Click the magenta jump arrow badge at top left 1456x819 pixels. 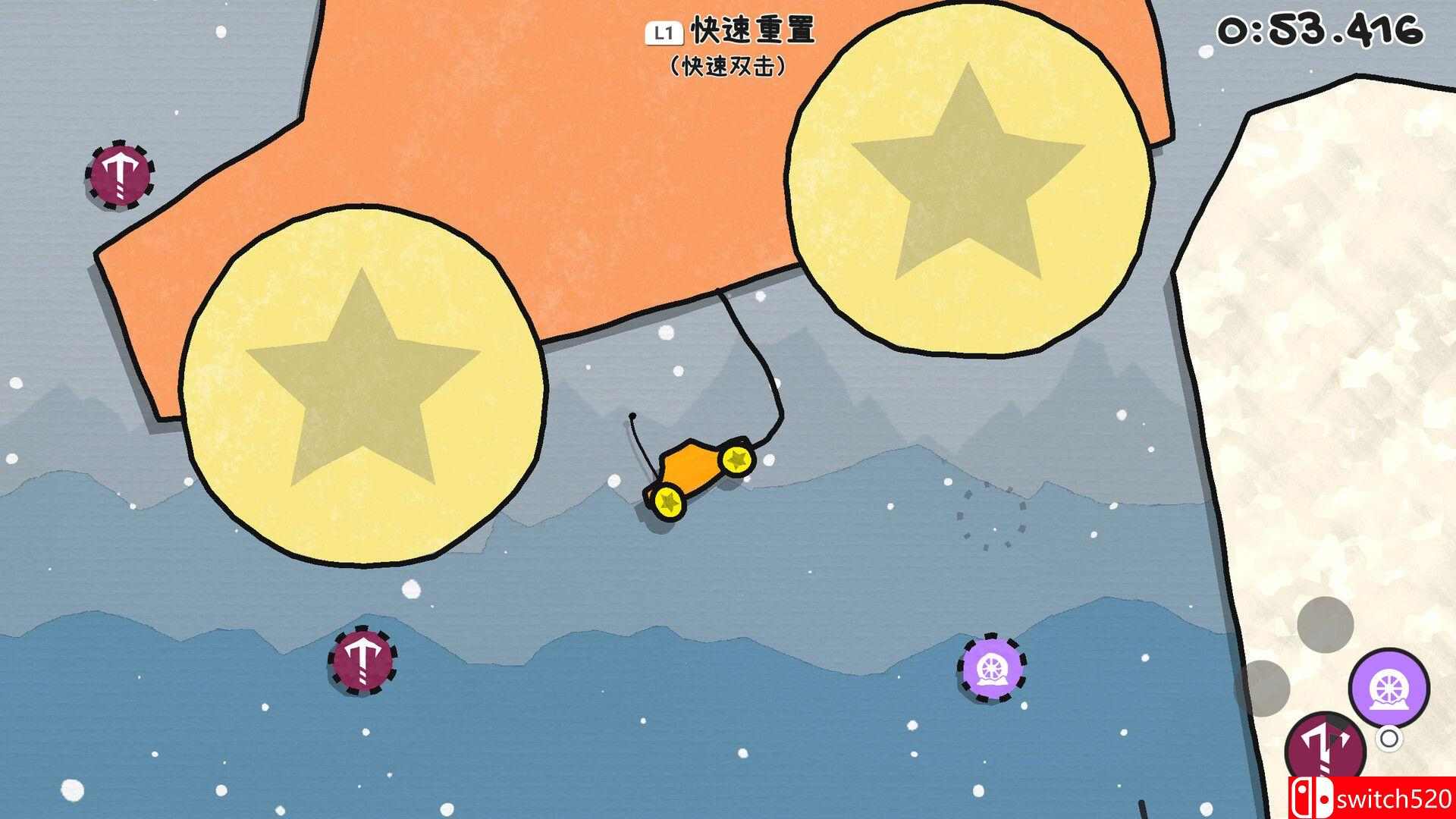click(x=120, y=176)
